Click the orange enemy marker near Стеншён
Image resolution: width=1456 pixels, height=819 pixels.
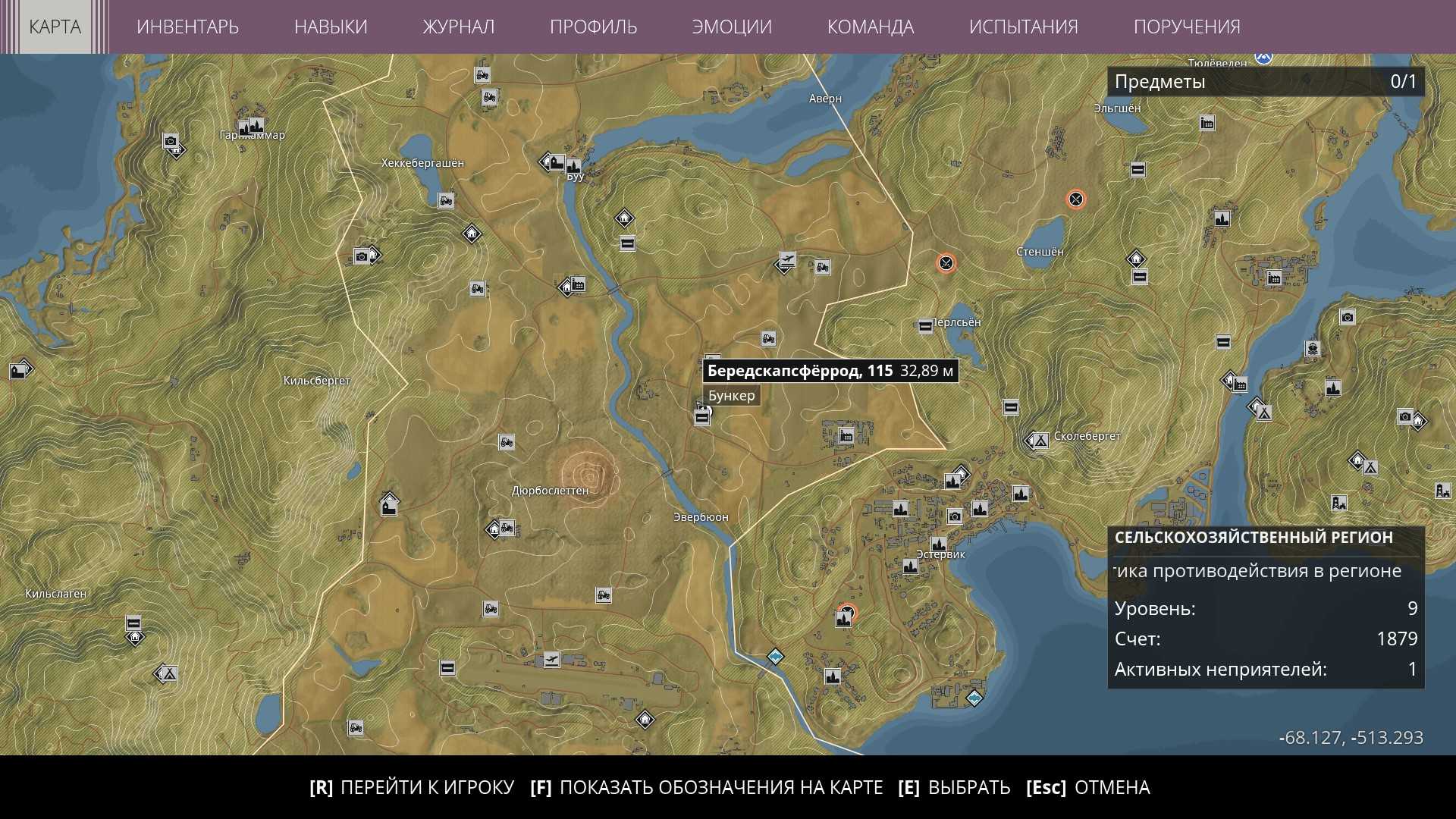click(1075, 199)
